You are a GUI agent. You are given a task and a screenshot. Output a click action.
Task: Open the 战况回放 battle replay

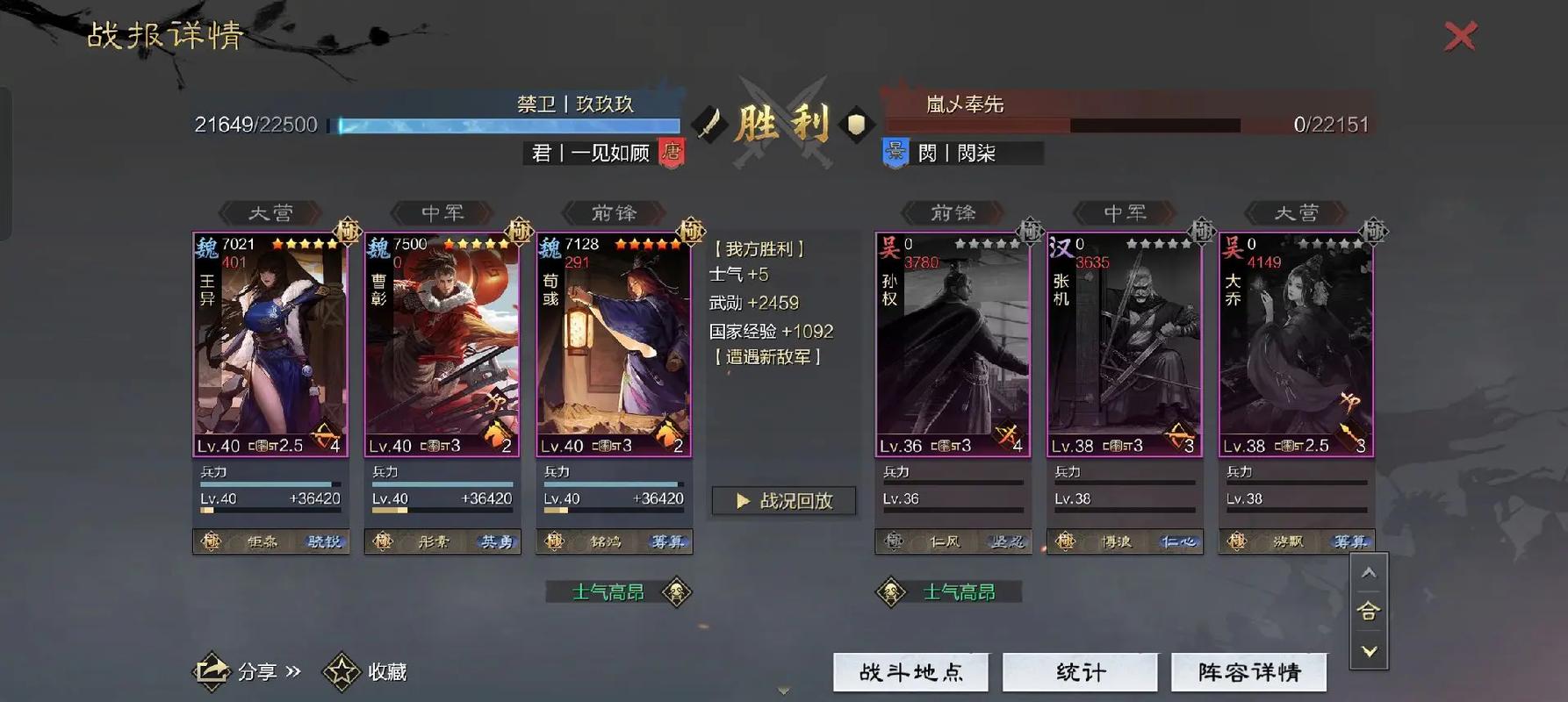pos(784,501)
